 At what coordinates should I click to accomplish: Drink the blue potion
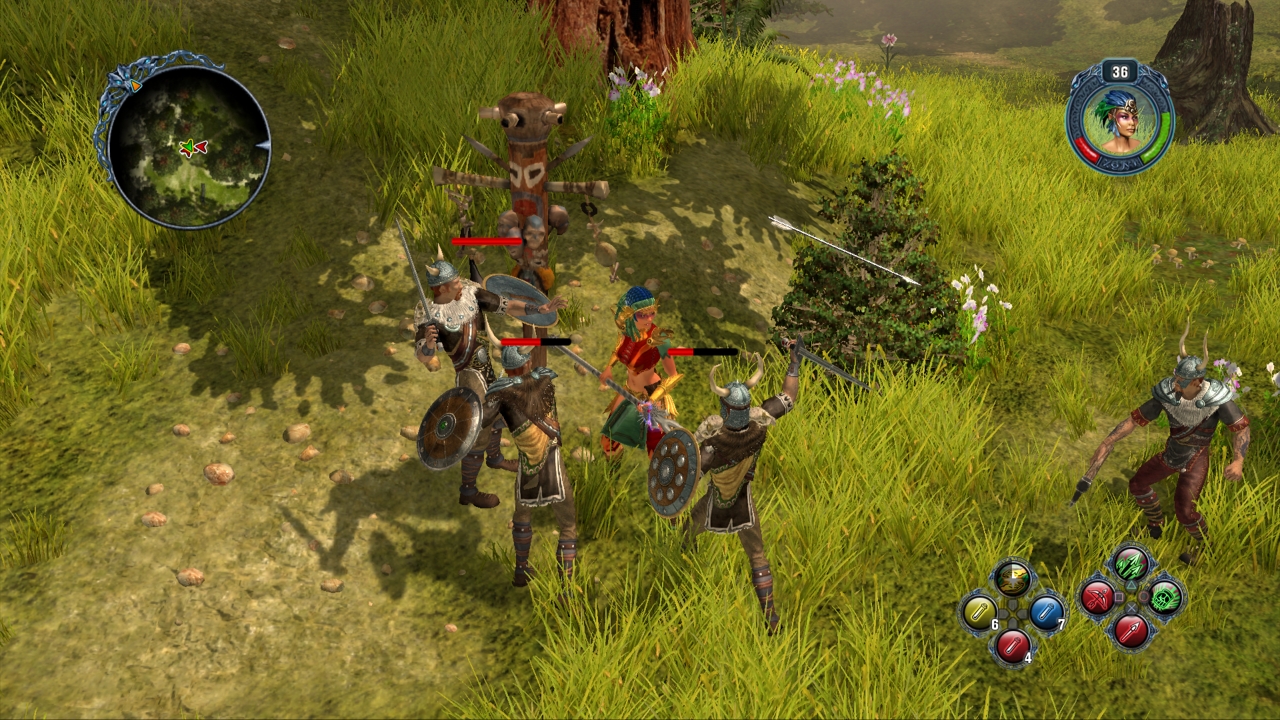pyautogui.click(x=1046, y=611)
